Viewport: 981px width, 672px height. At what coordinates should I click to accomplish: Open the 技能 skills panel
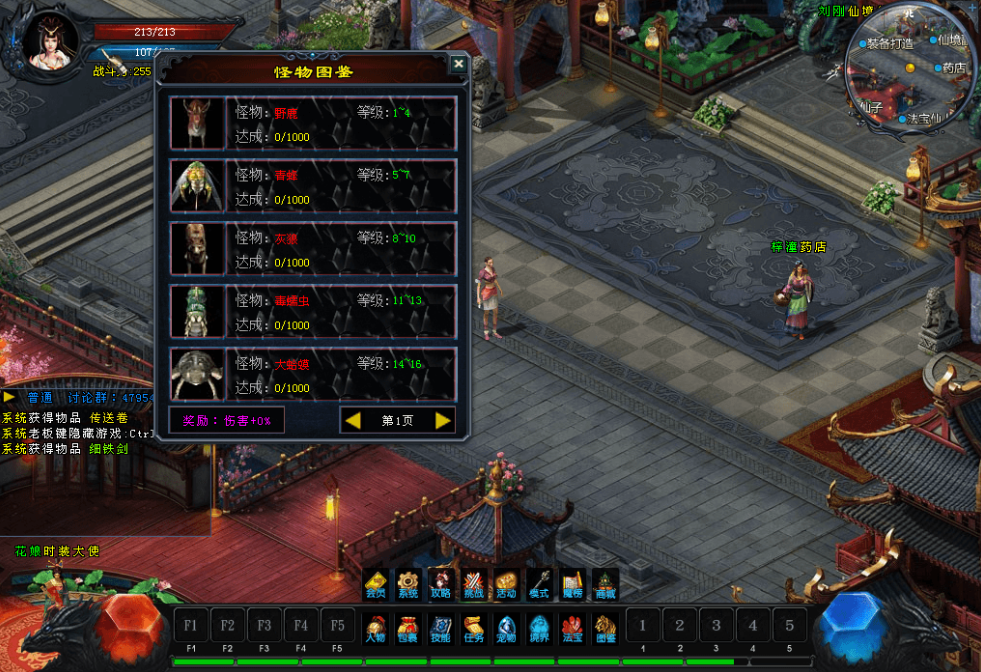pos(441,627)
